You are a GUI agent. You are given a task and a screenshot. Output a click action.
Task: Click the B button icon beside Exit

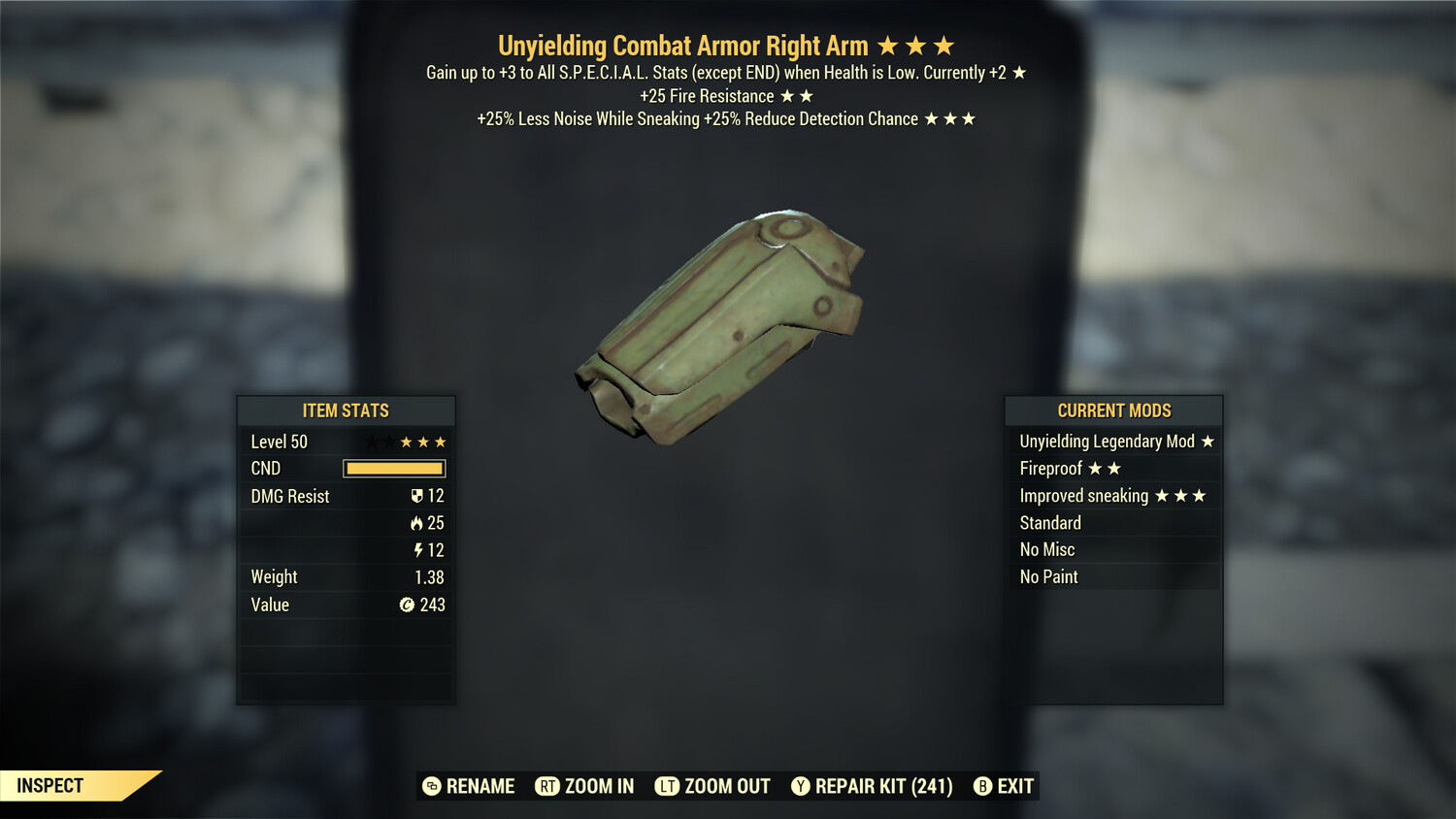982,787
